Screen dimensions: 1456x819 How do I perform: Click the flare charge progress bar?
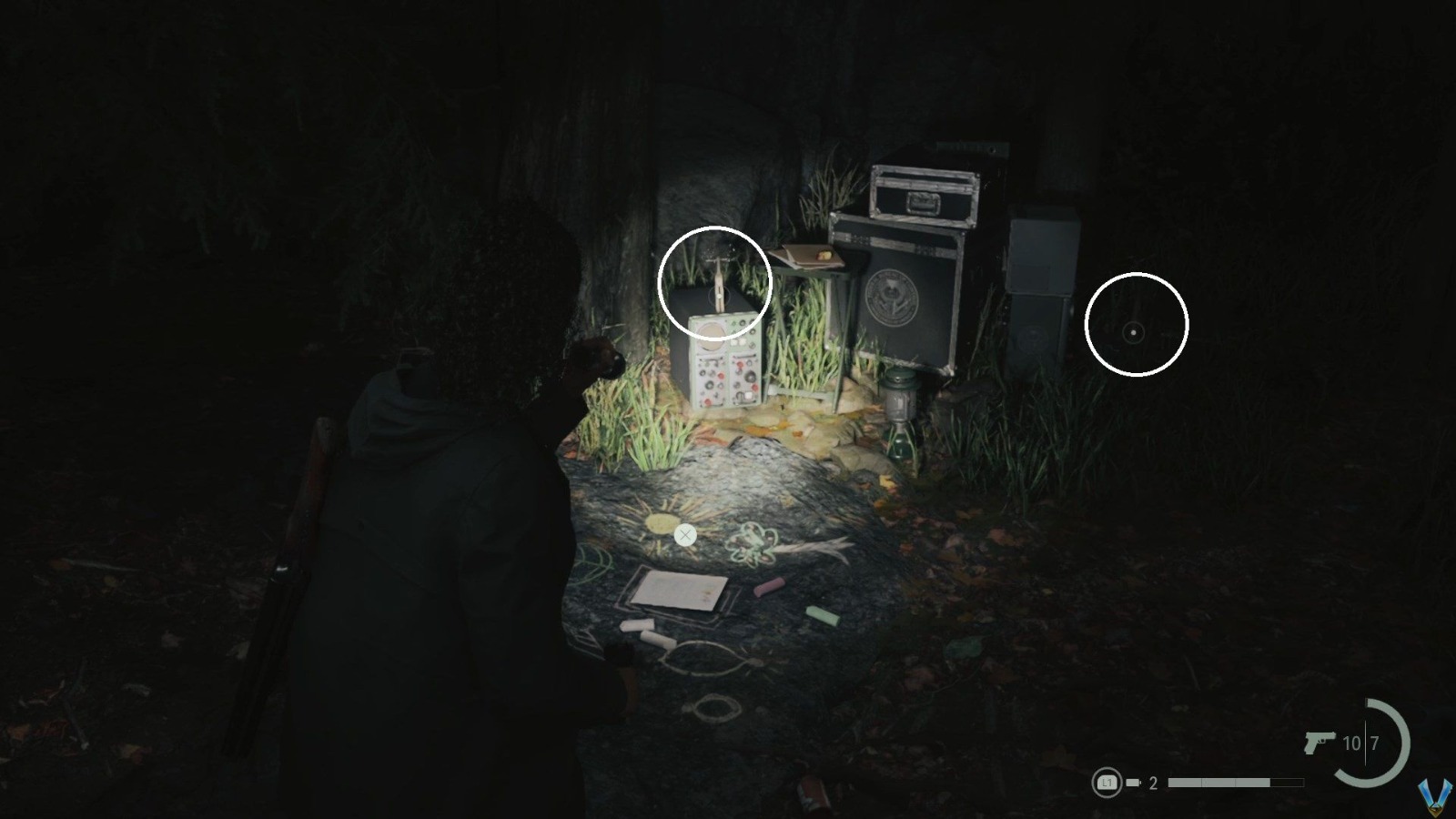(1234, 782)
